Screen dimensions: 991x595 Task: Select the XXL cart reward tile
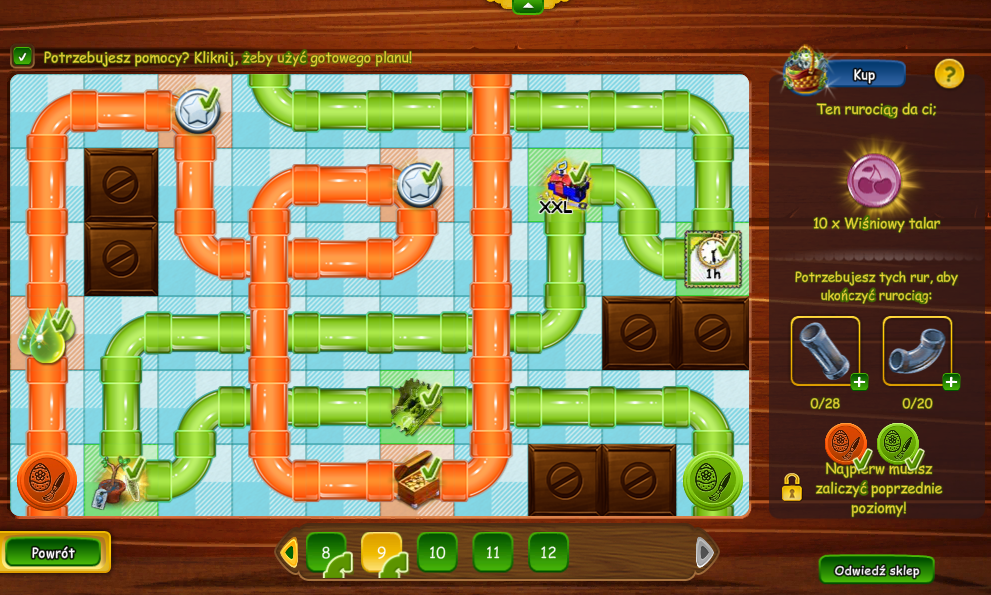click(564, 186)
